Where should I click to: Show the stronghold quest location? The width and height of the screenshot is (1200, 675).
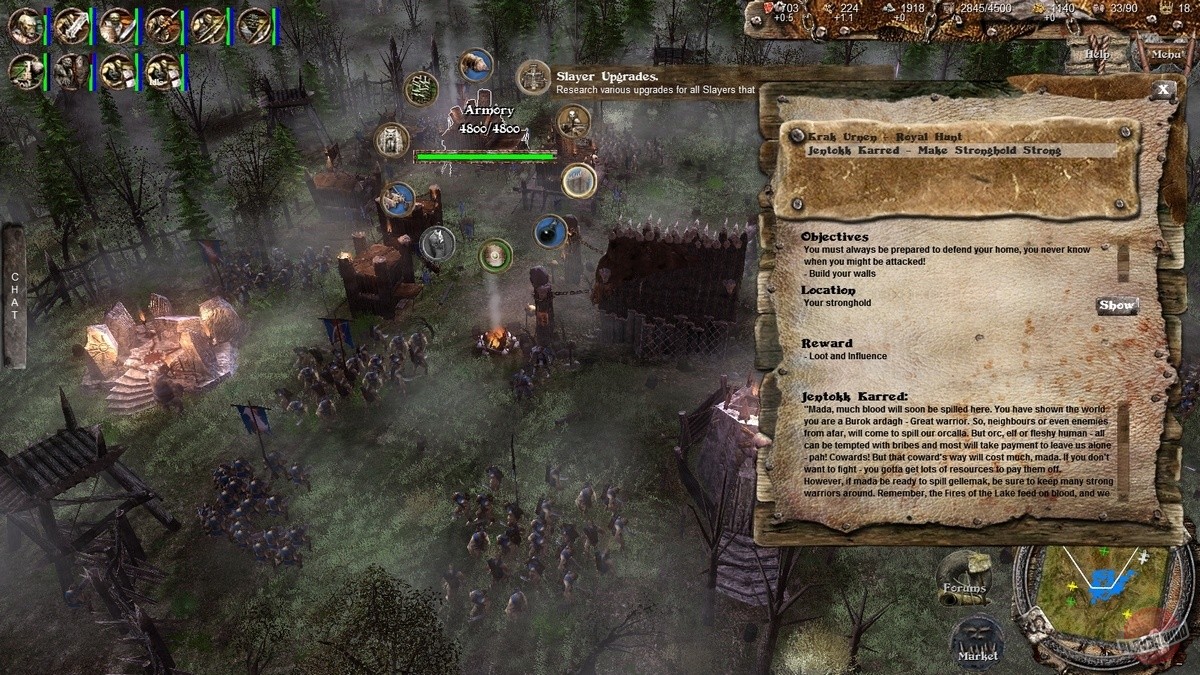coord(1116,305)
